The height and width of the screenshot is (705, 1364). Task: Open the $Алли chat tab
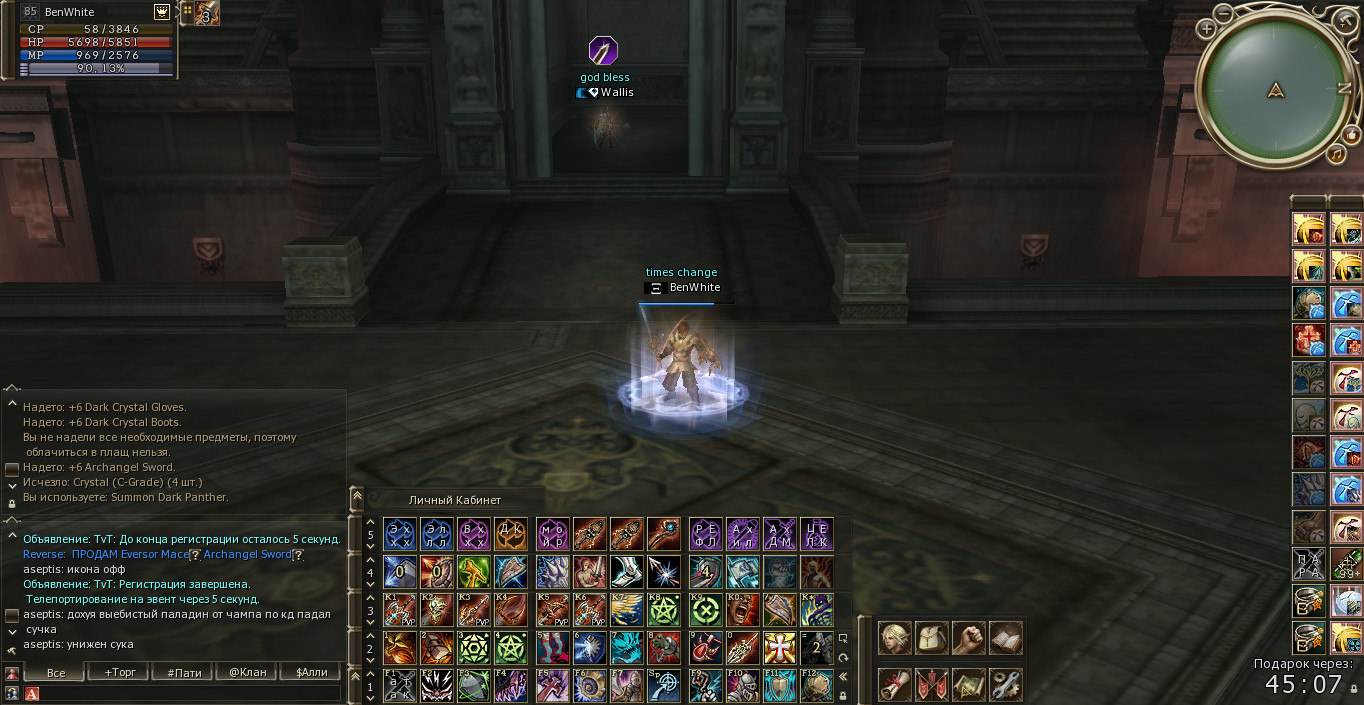[x=311, y=672]
